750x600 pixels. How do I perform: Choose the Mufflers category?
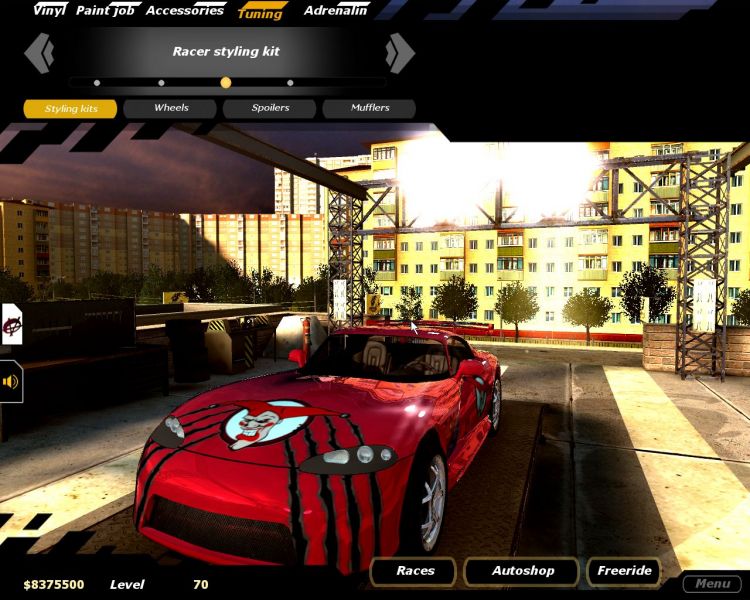click(x=369, y=108)
